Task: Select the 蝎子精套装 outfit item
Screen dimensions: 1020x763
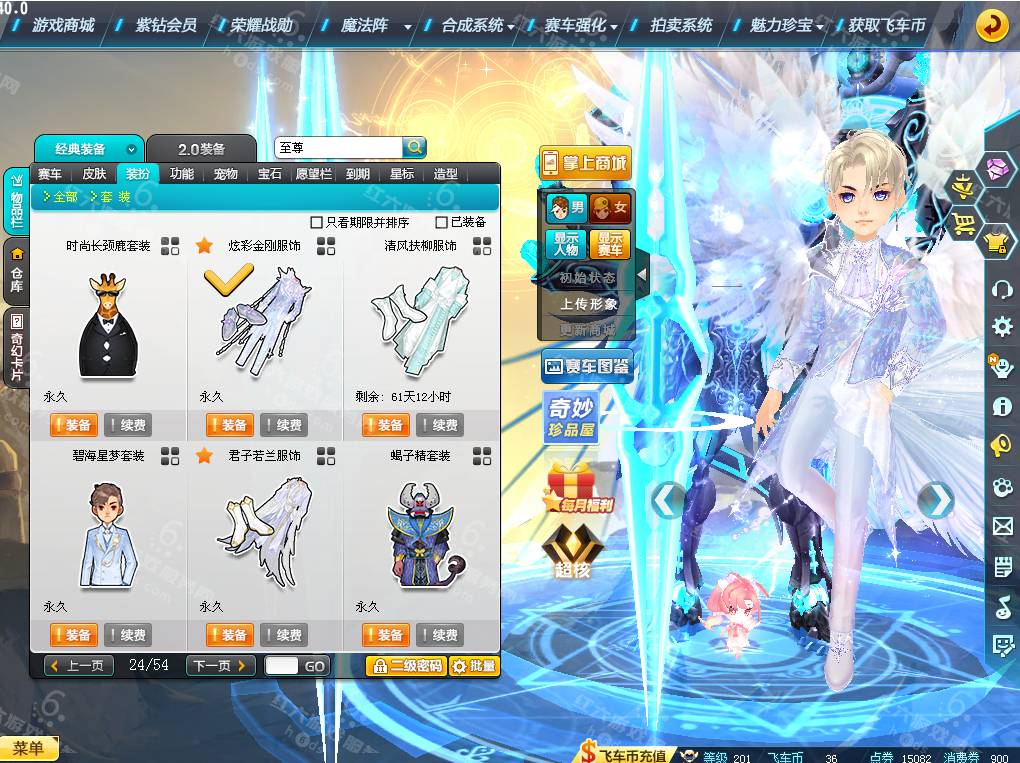Action: pos(420,535)
